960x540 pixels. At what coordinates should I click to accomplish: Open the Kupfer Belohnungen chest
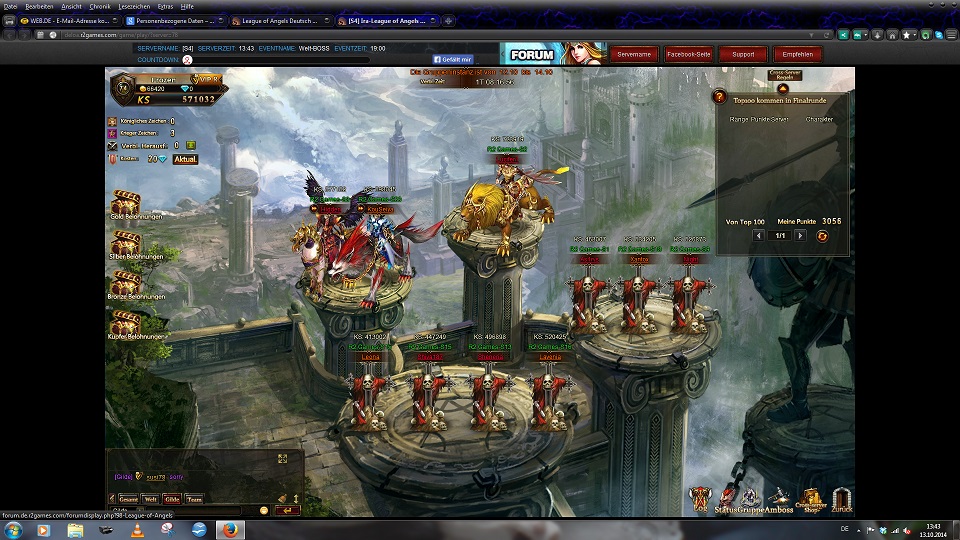click(x=126, y=323)
